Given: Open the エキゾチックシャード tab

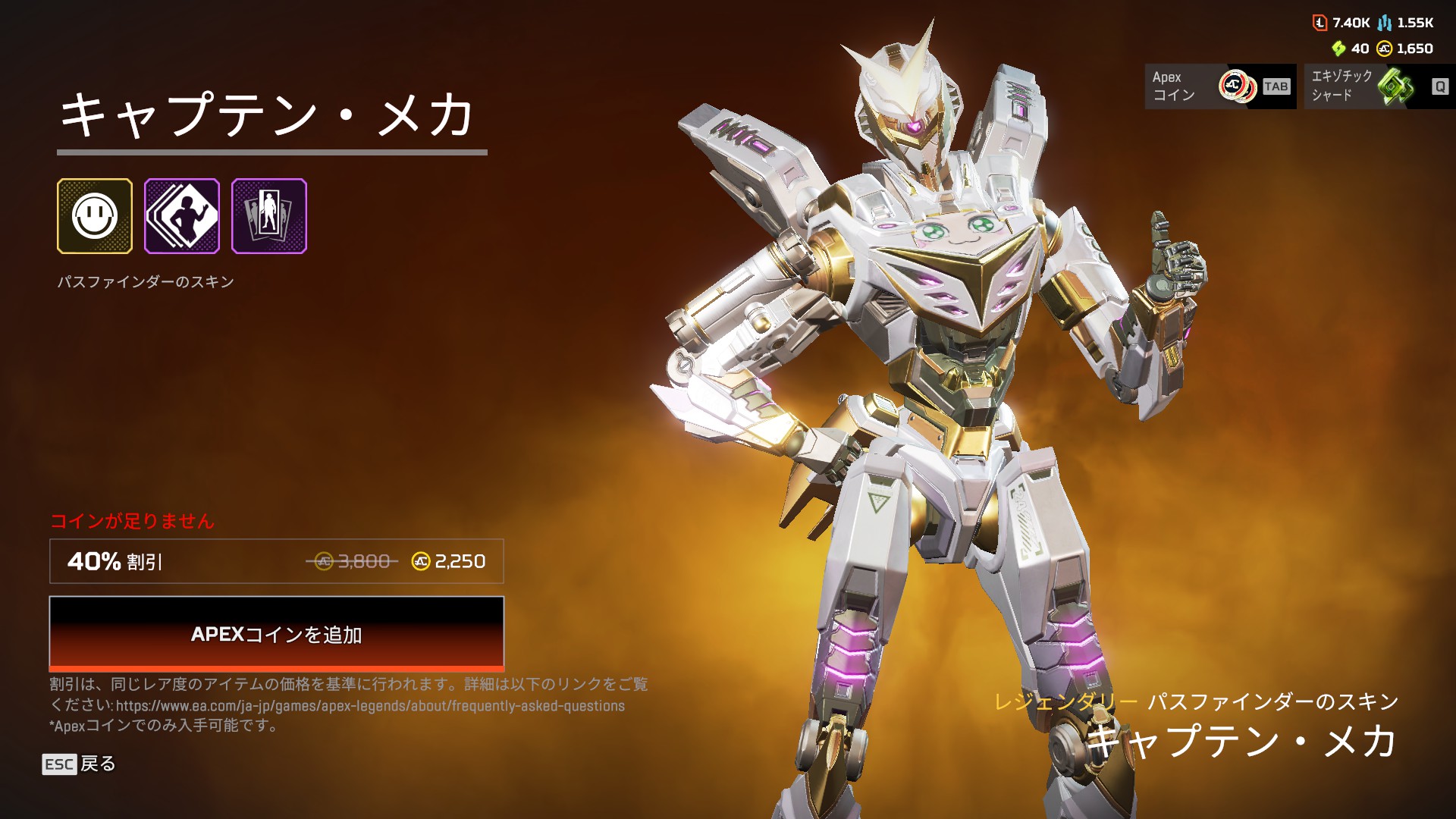Looking at the screenshot, I should pos(1379,86).
